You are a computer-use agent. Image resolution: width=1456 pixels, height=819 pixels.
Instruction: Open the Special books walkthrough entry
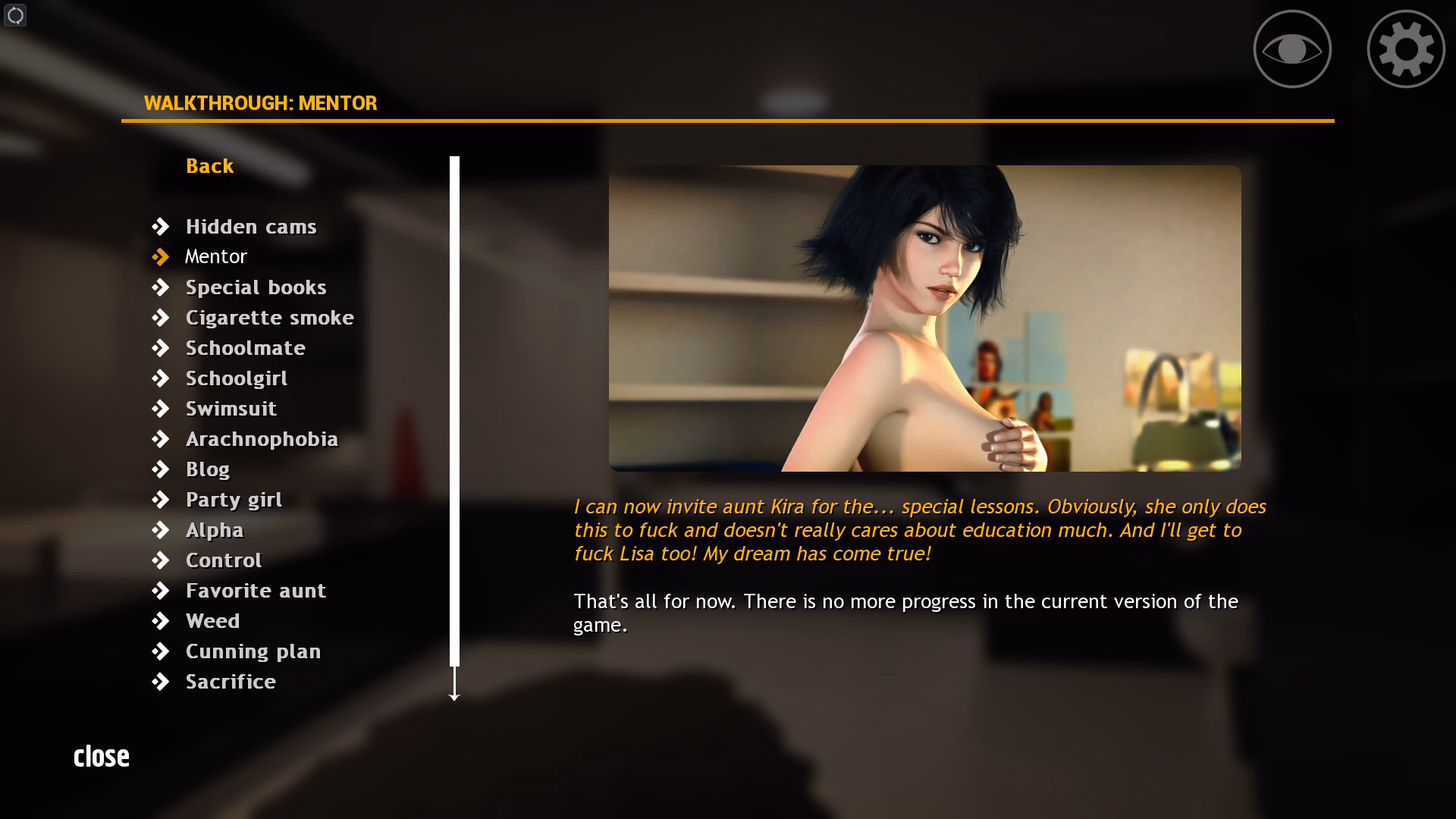[x=256, y=287]
